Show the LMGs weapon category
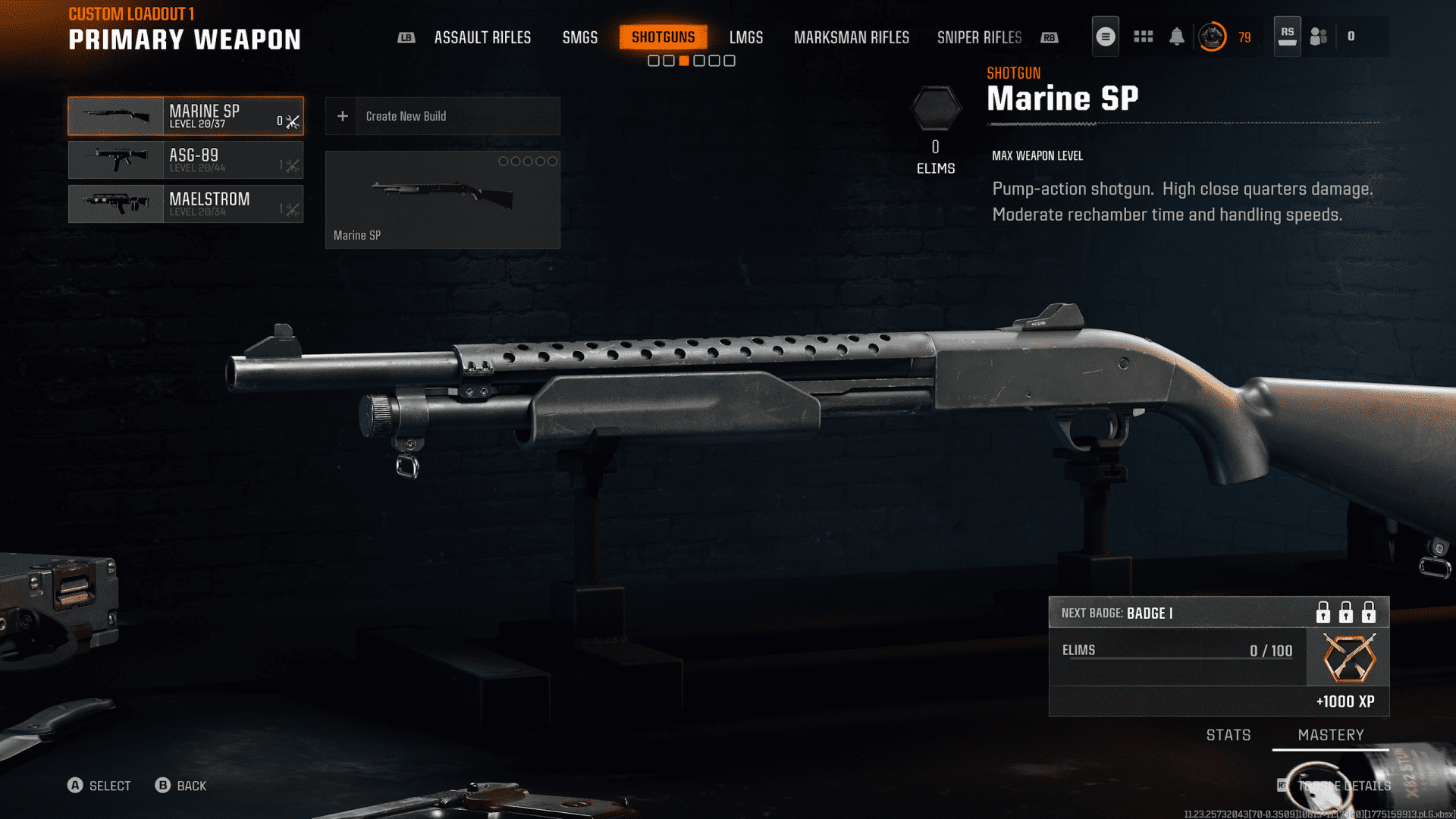Viewport: 1456px width, 819px height. point(745,37)
